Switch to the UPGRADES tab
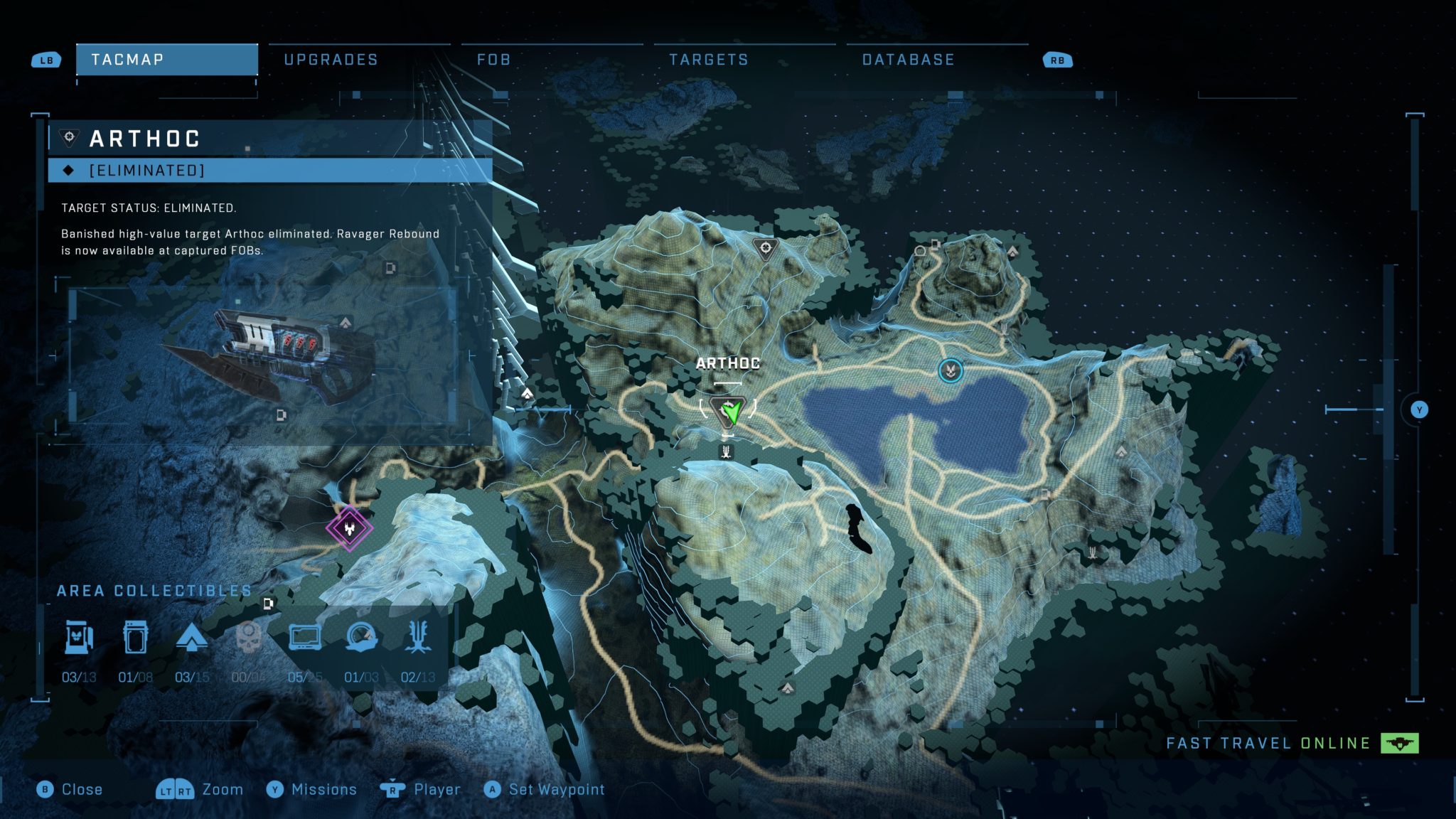 331,60
